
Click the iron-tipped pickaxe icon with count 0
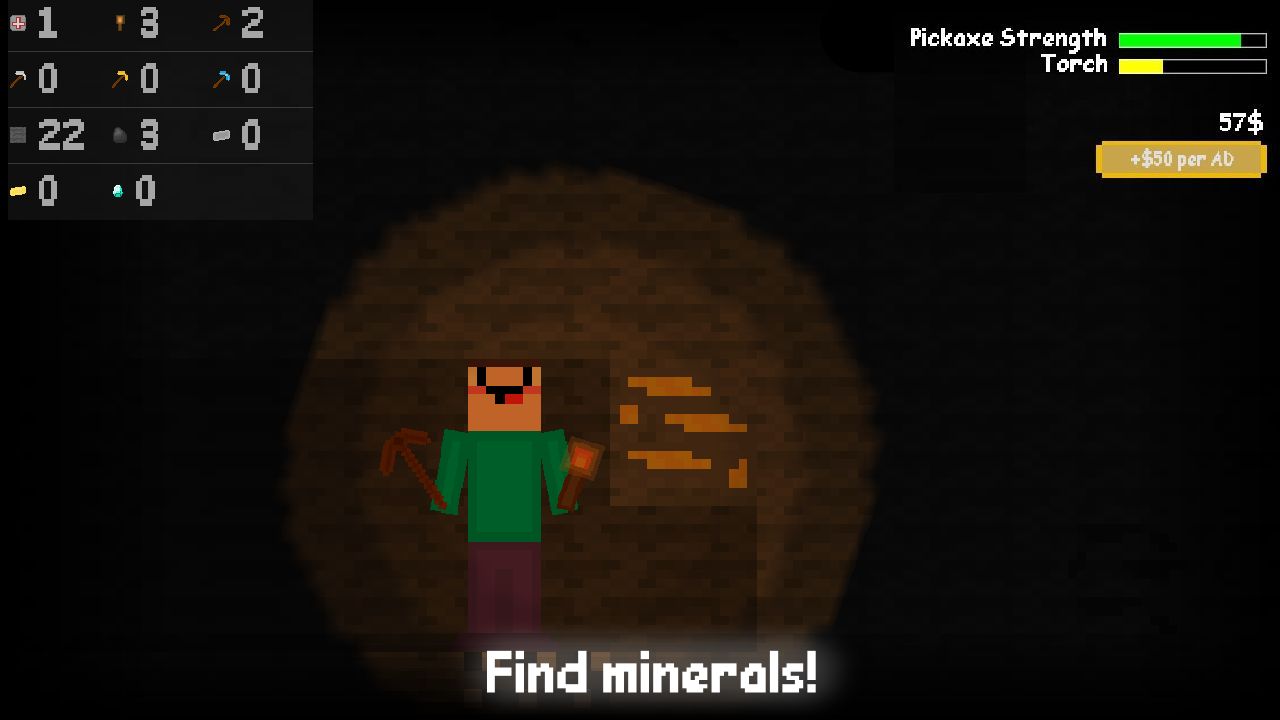(x=17, y=78)
